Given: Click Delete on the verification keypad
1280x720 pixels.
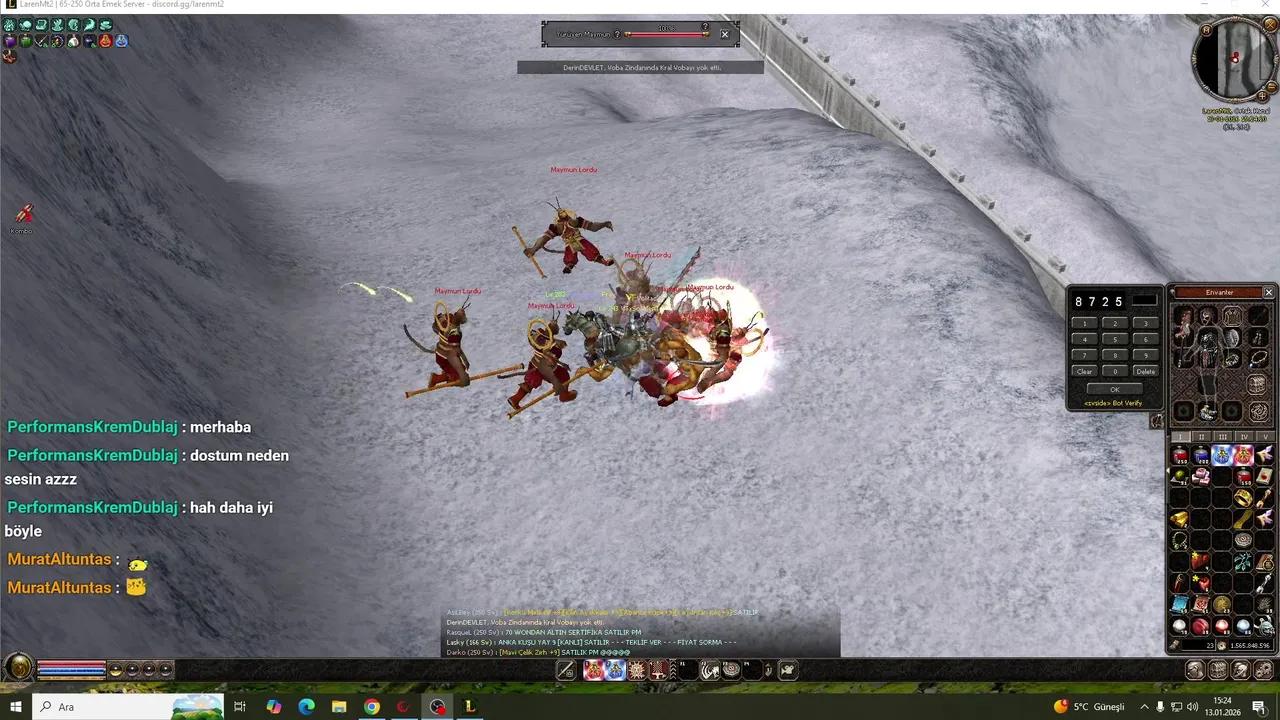Looking at the screenshot, I should (x=1145, y=371).
